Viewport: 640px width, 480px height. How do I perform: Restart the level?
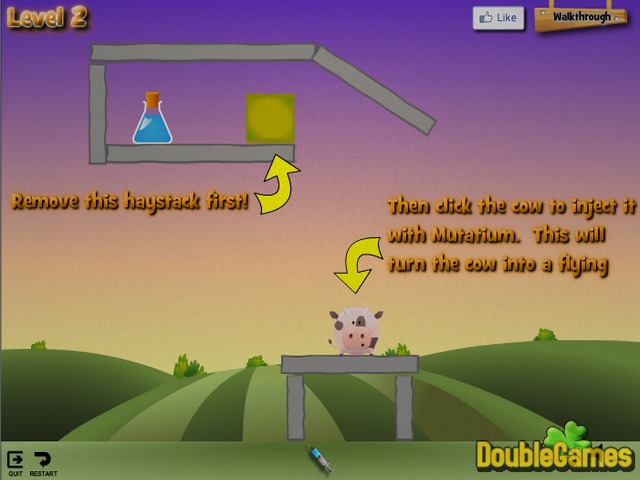coord(43,461)
